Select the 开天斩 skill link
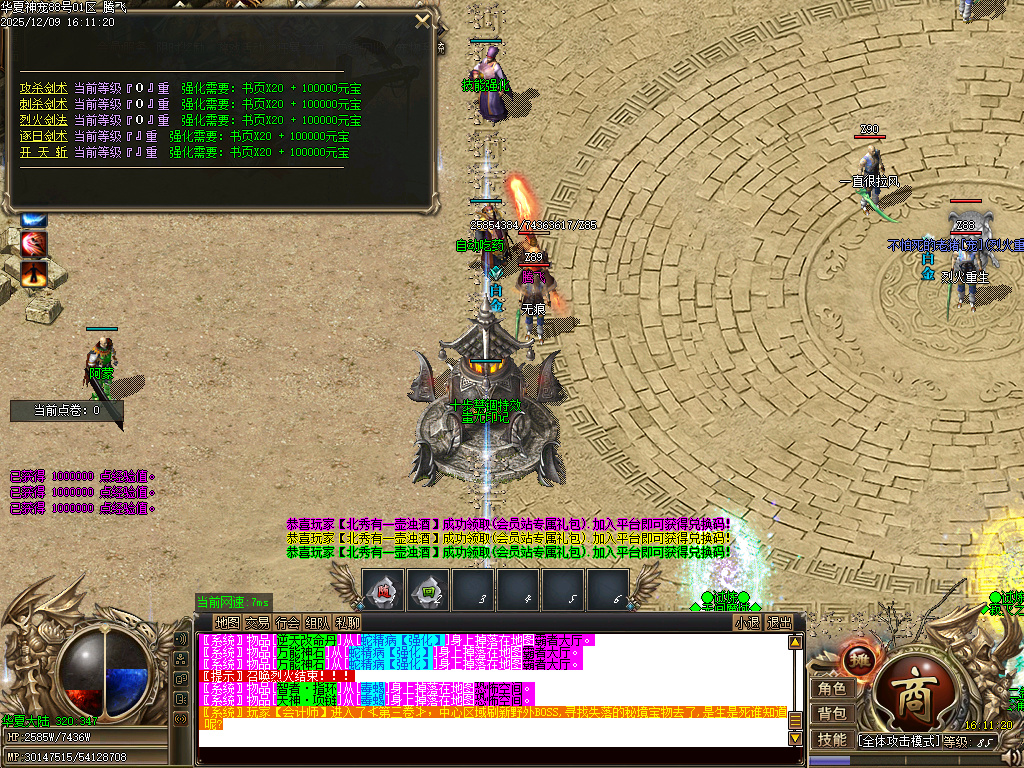 pos(43,152)
